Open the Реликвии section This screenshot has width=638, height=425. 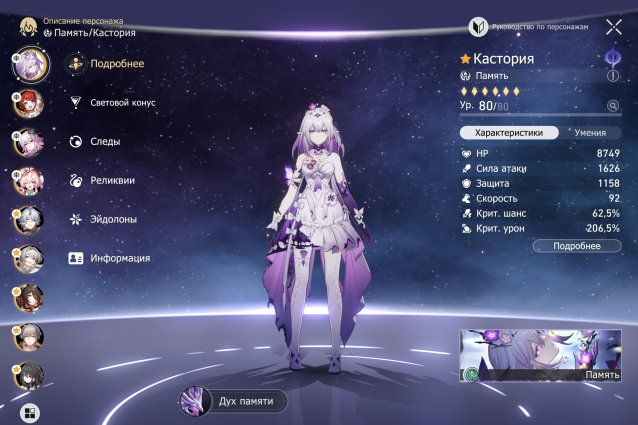(x=112, y=180)
